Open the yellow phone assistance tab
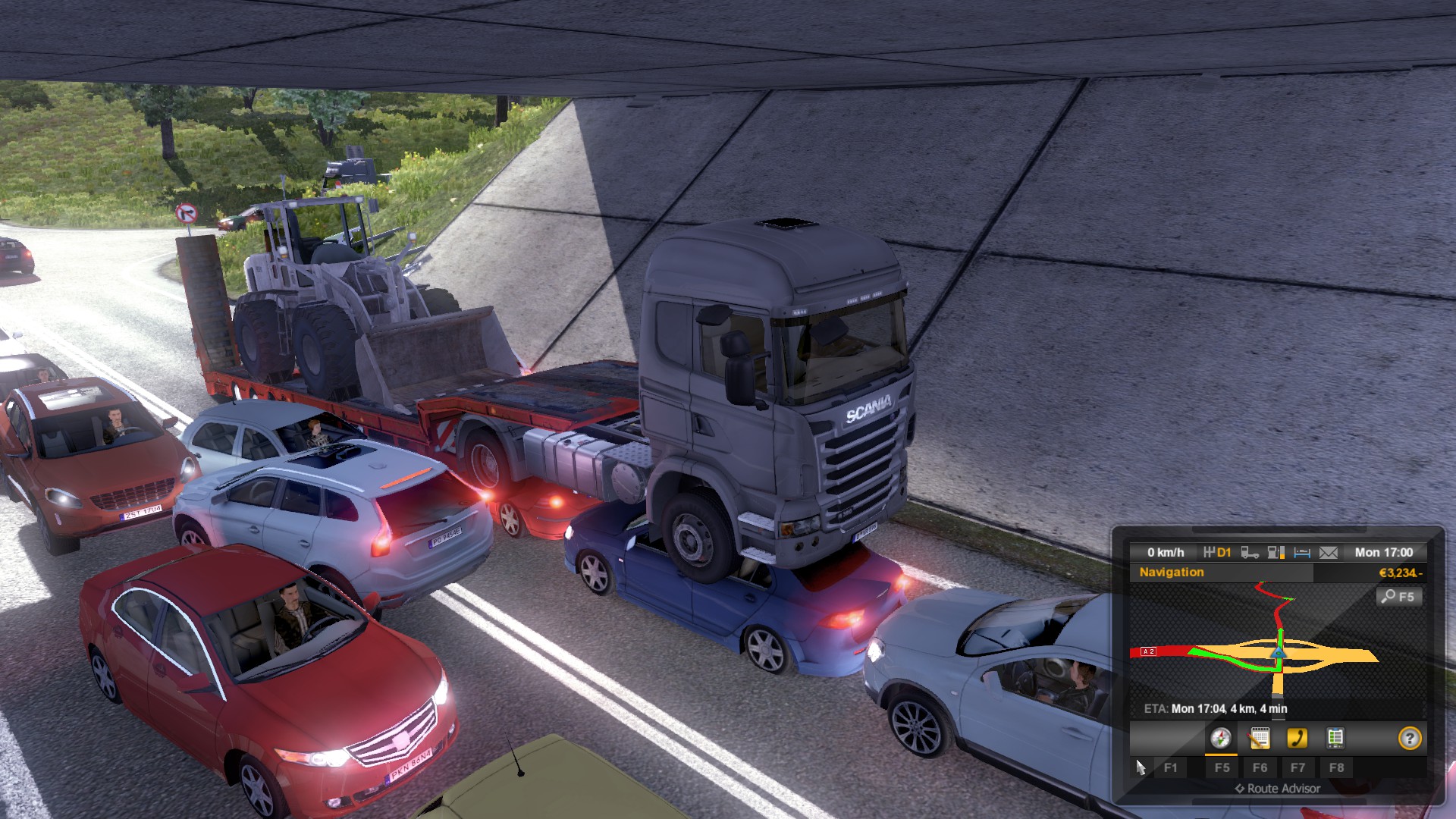This screenshot has width=1456, height=819. click(x=1297, y=738)
